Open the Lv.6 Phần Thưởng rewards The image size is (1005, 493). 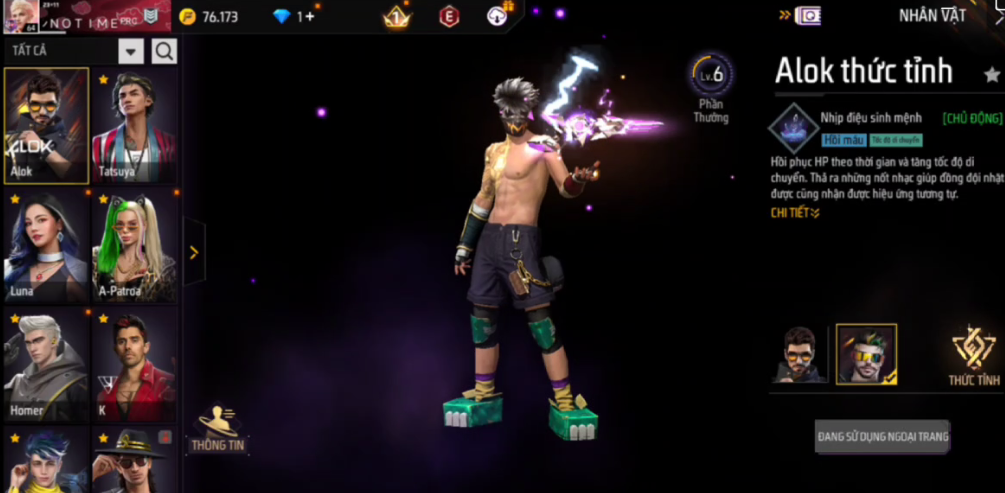(711, 88)
